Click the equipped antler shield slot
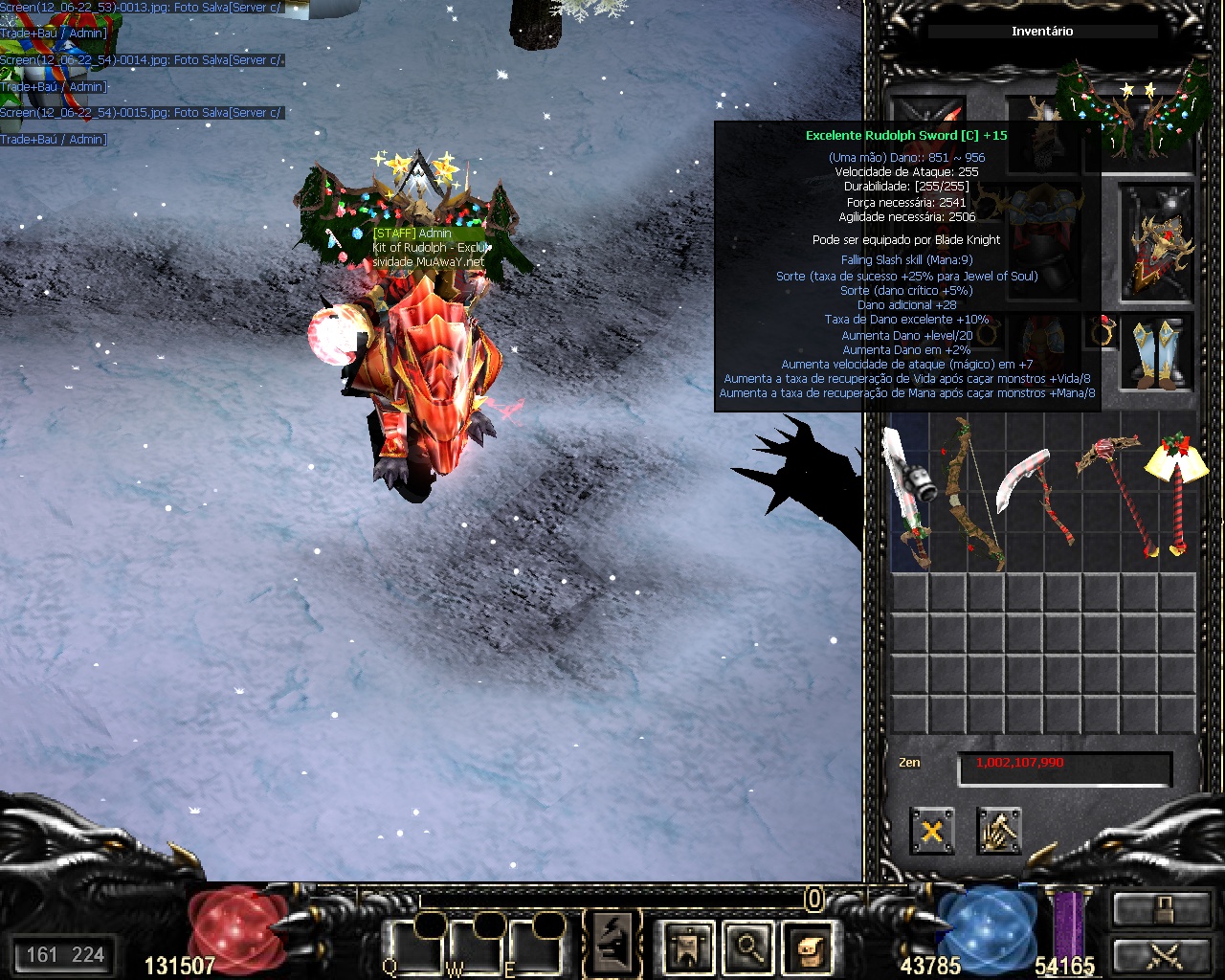The height and width of the screenshot is (980, 1225). 1157,245
